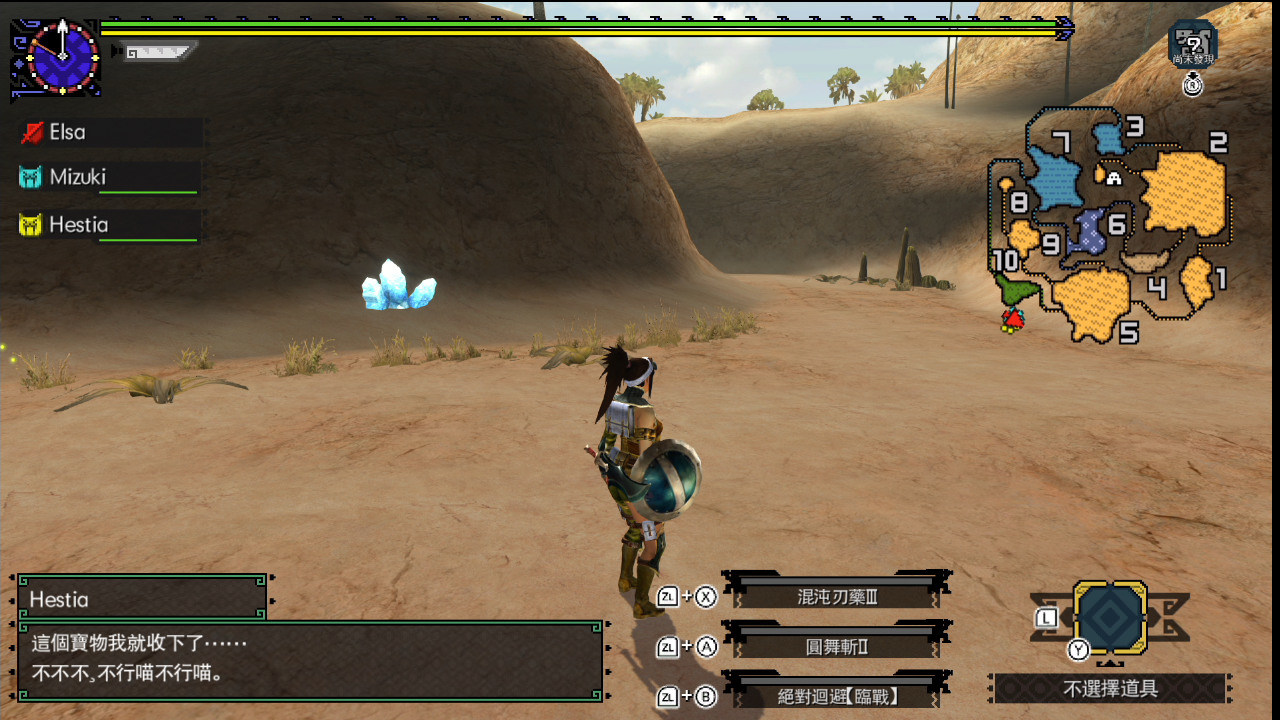Click the red player marker on minimap
Viewport: 1280px width, 720px height.
pos(1013,319)
